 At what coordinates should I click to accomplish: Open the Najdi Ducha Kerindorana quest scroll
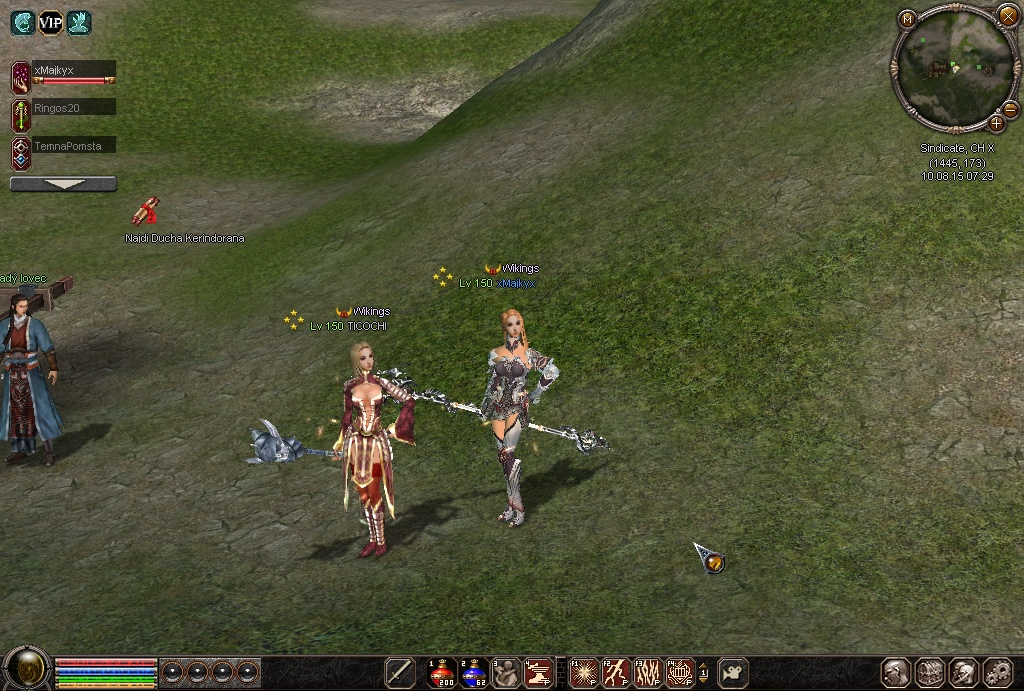[146, 211]
